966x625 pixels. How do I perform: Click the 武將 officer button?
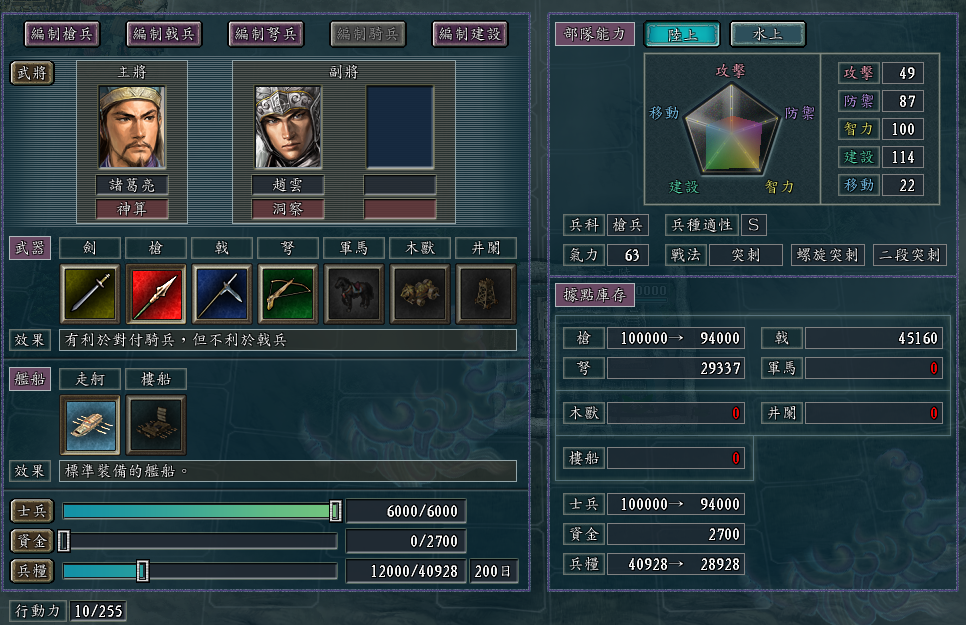coord(32,73)
